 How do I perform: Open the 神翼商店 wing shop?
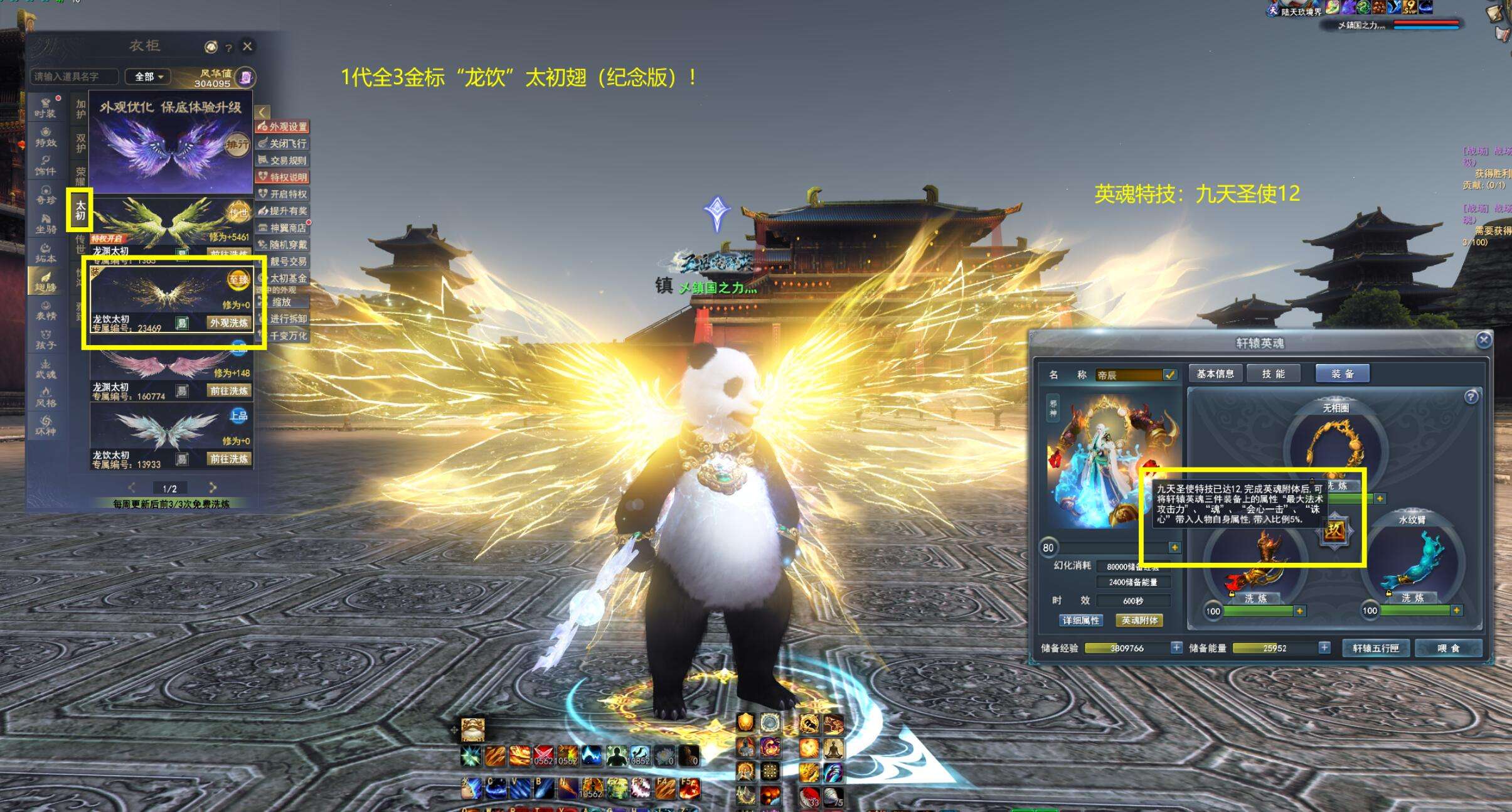point(283,228)
